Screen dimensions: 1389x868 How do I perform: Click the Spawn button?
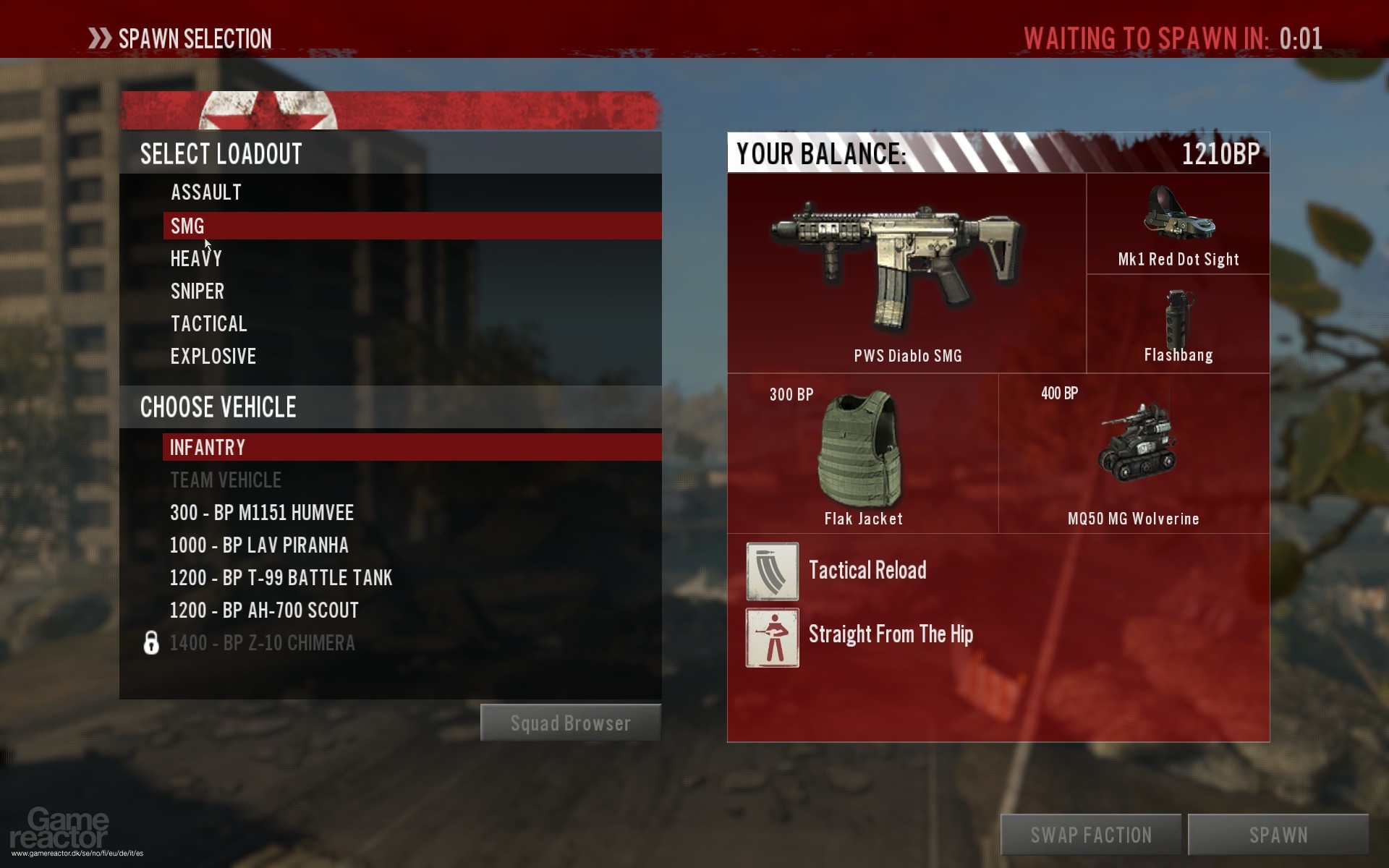coord(1276,833)
